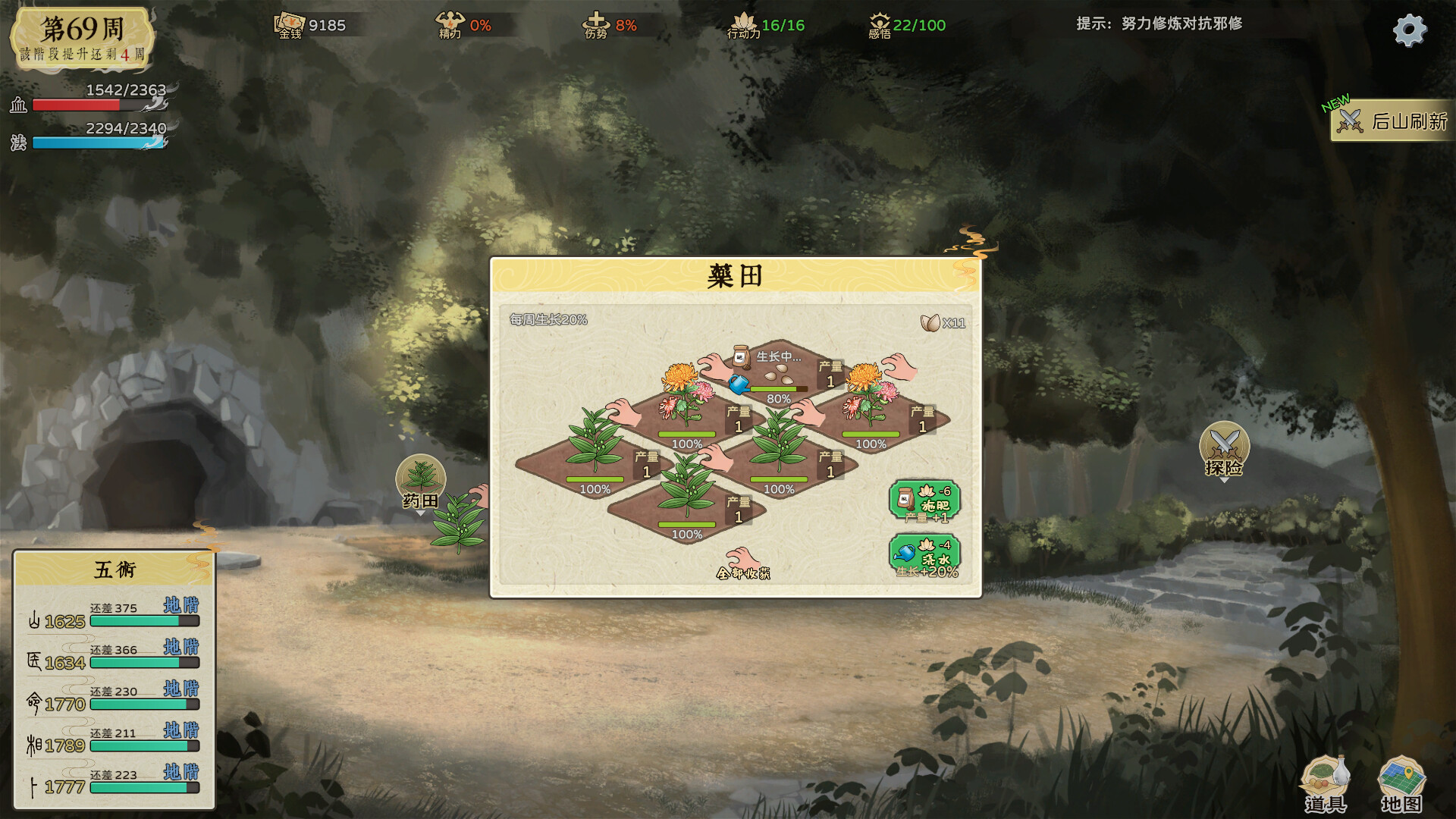Open the settings gear
Image resolution: width=1456 pixels, height=819 pixels.
(x=1409, y=30)
